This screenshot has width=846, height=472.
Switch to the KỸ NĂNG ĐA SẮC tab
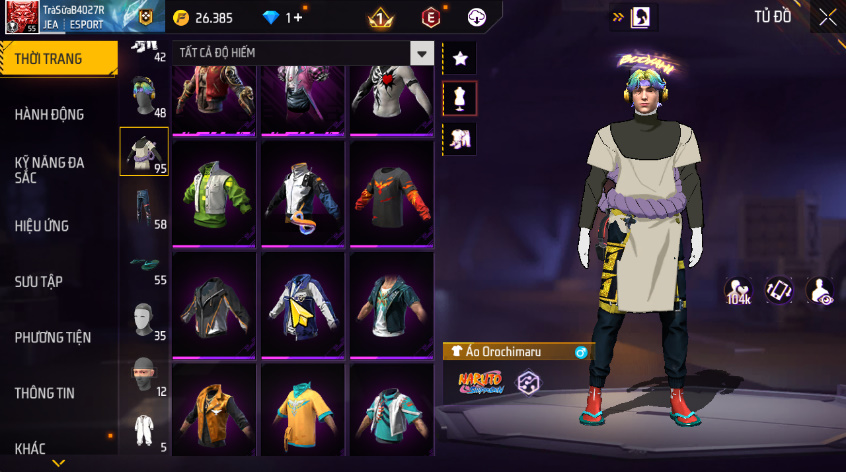49,168
